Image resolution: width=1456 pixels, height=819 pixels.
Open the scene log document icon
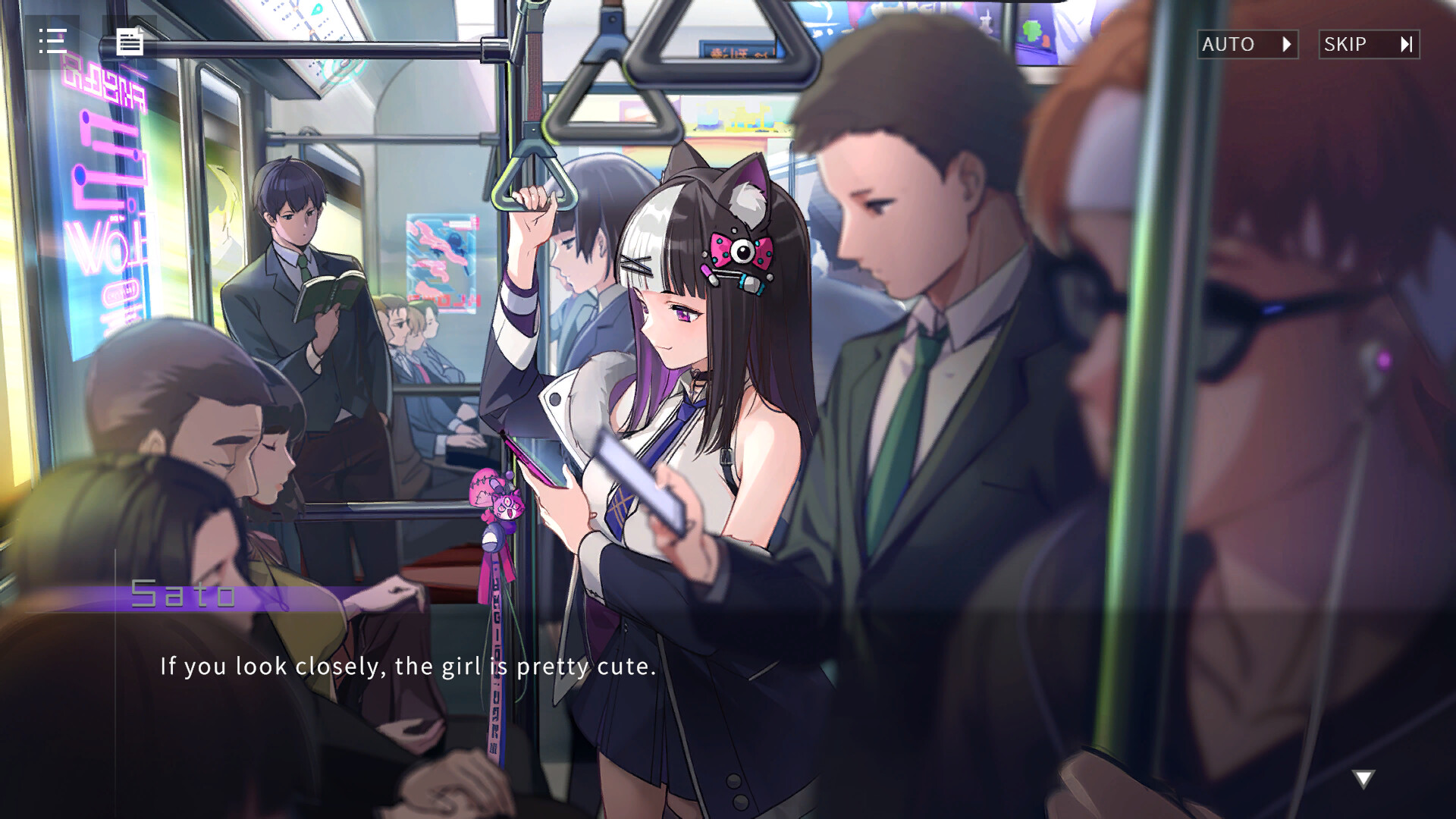tap(130, 42)
